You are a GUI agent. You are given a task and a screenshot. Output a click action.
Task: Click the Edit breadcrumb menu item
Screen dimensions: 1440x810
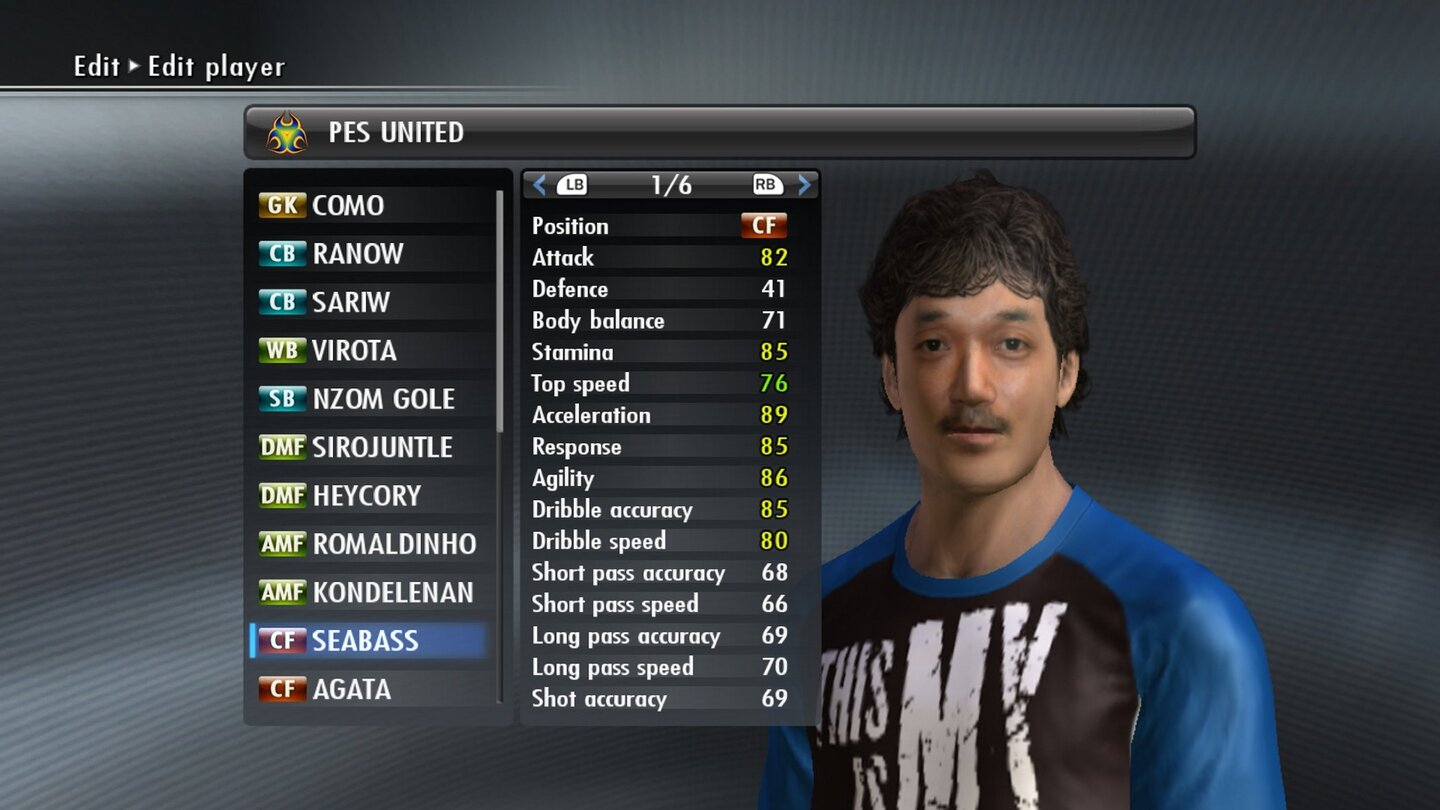click(91, 66)
